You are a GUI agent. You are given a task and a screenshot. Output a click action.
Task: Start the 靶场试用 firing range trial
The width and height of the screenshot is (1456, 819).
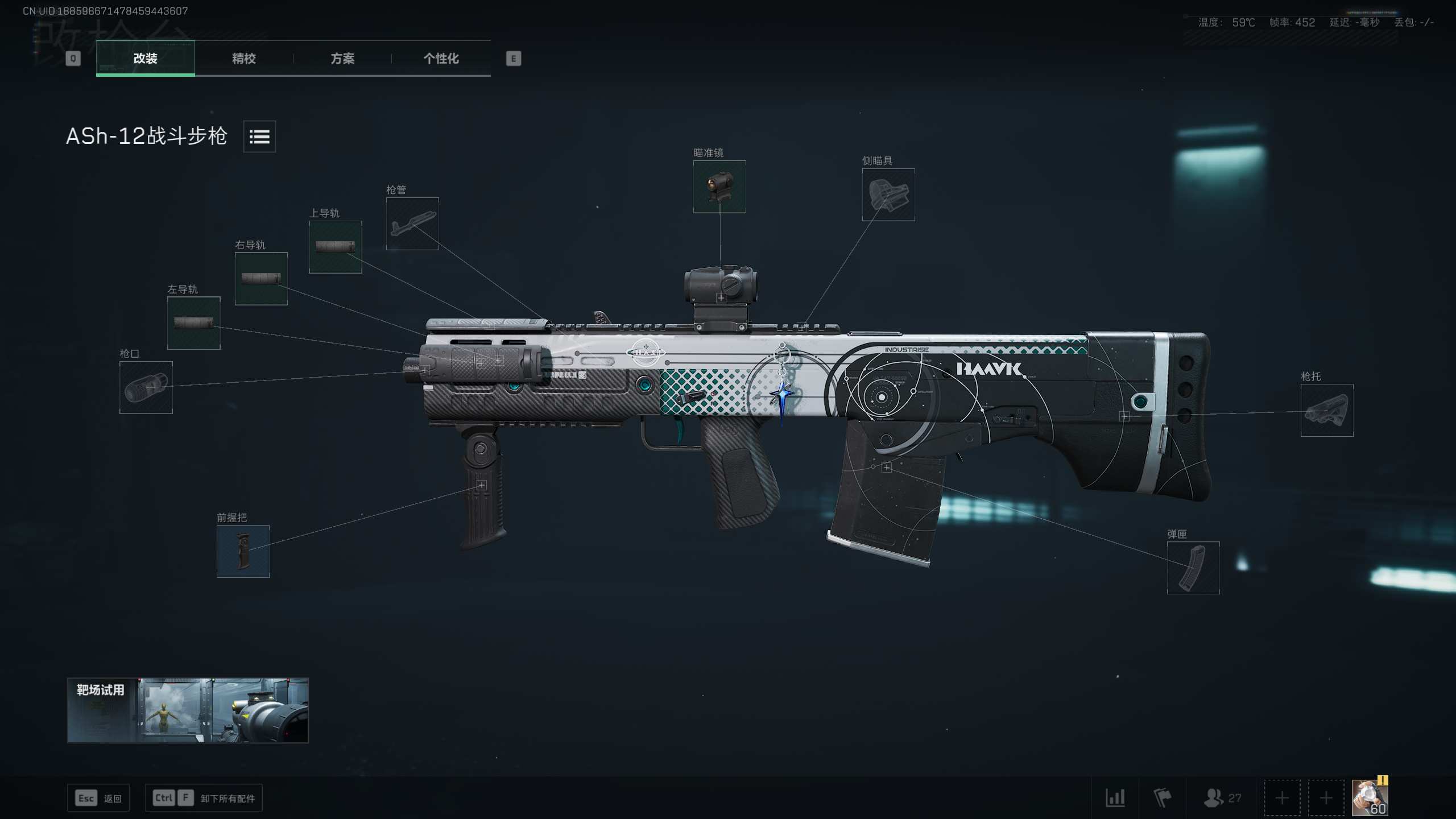[188, 710]
